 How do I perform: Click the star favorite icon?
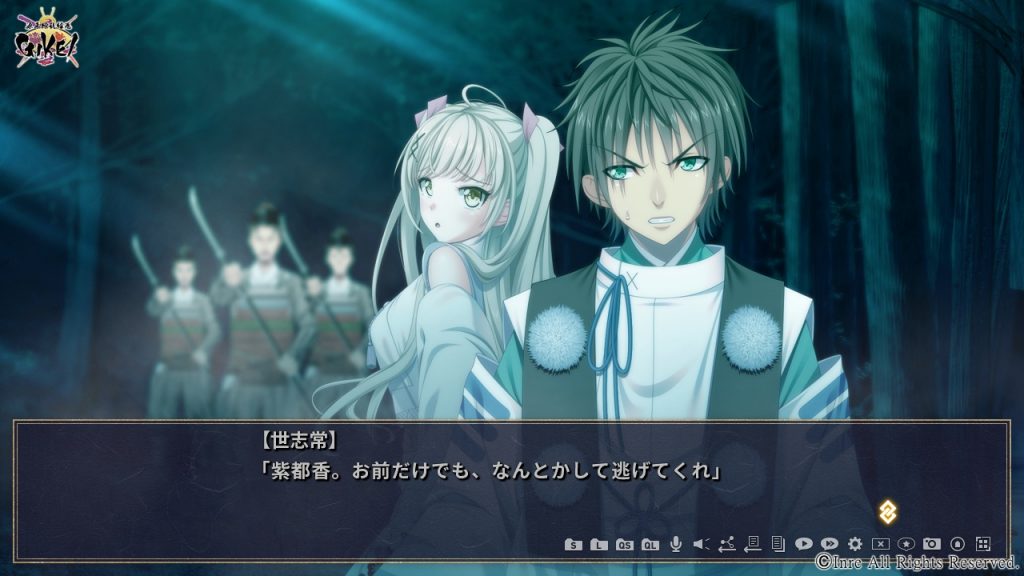(906, 544)
